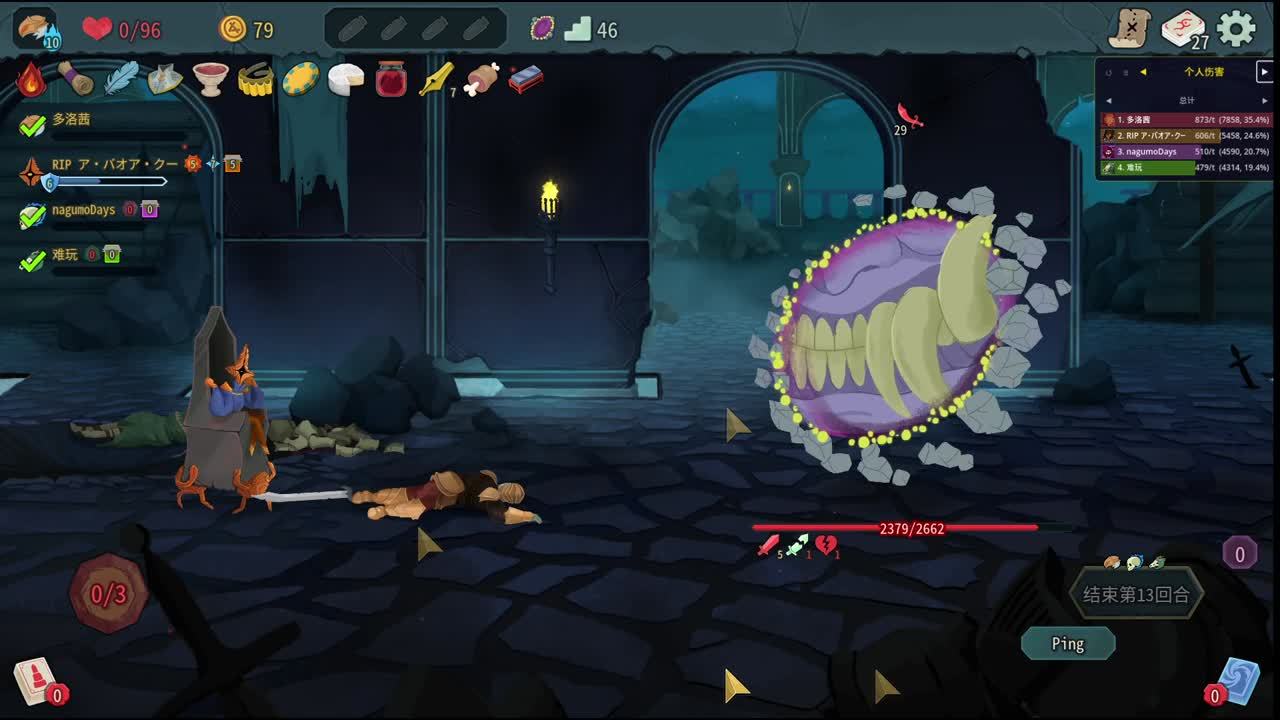The height and width of the screenshot is (720, 1280).
Task: Open the discard pile in bottom-right corner
Action: pos(1238,679)
